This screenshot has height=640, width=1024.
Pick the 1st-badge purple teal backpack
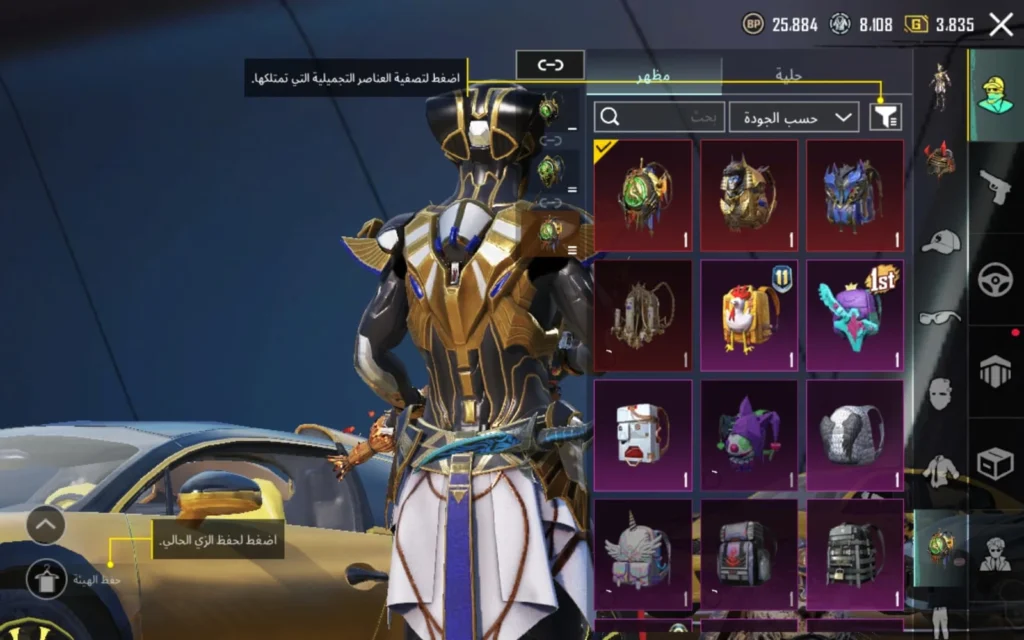pyautogui.click(x=855, y=315)
